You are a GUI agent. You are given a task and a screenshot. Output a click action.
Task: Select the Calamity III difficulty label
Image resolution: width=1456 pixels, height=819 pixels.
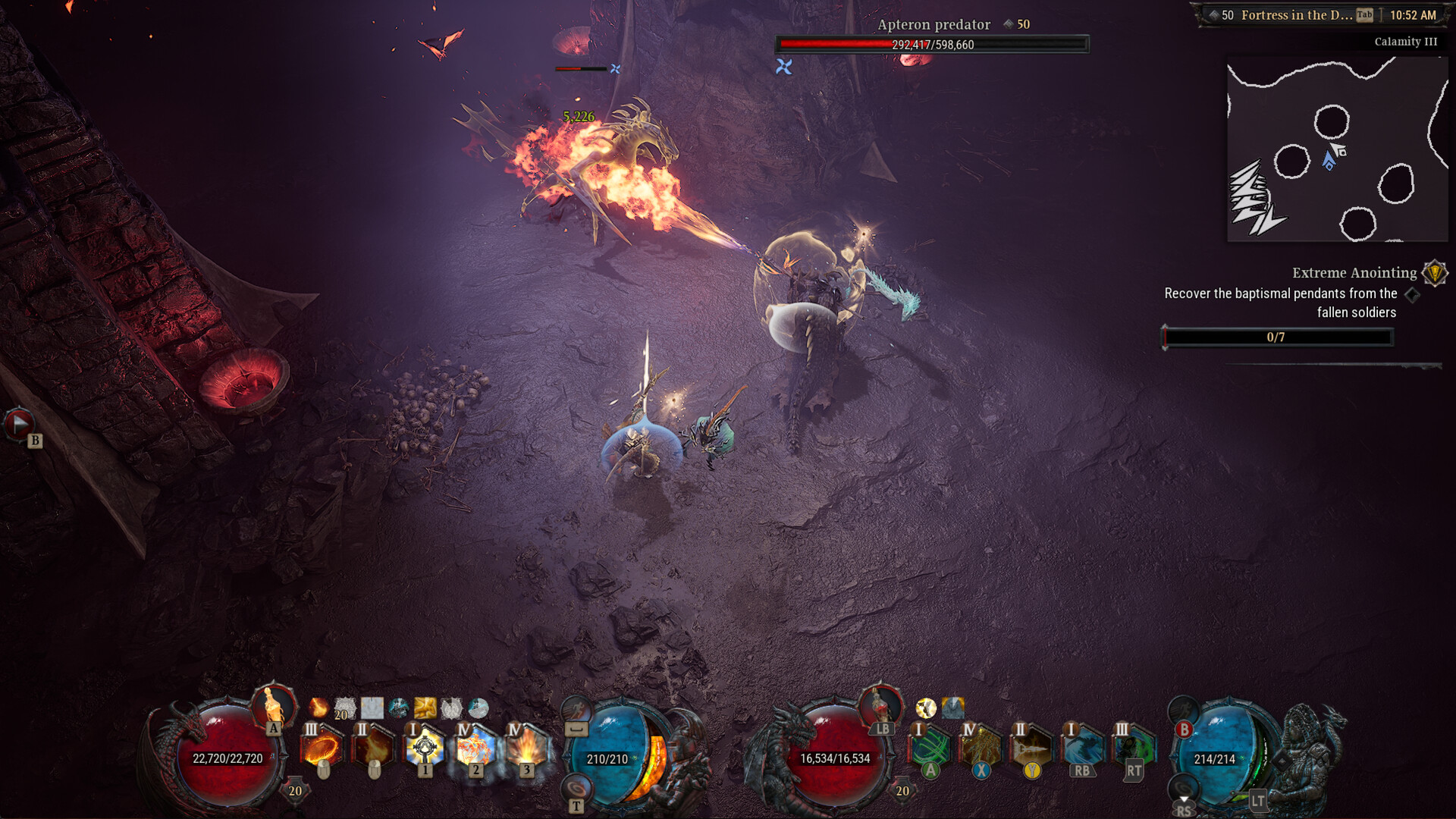1407,42
